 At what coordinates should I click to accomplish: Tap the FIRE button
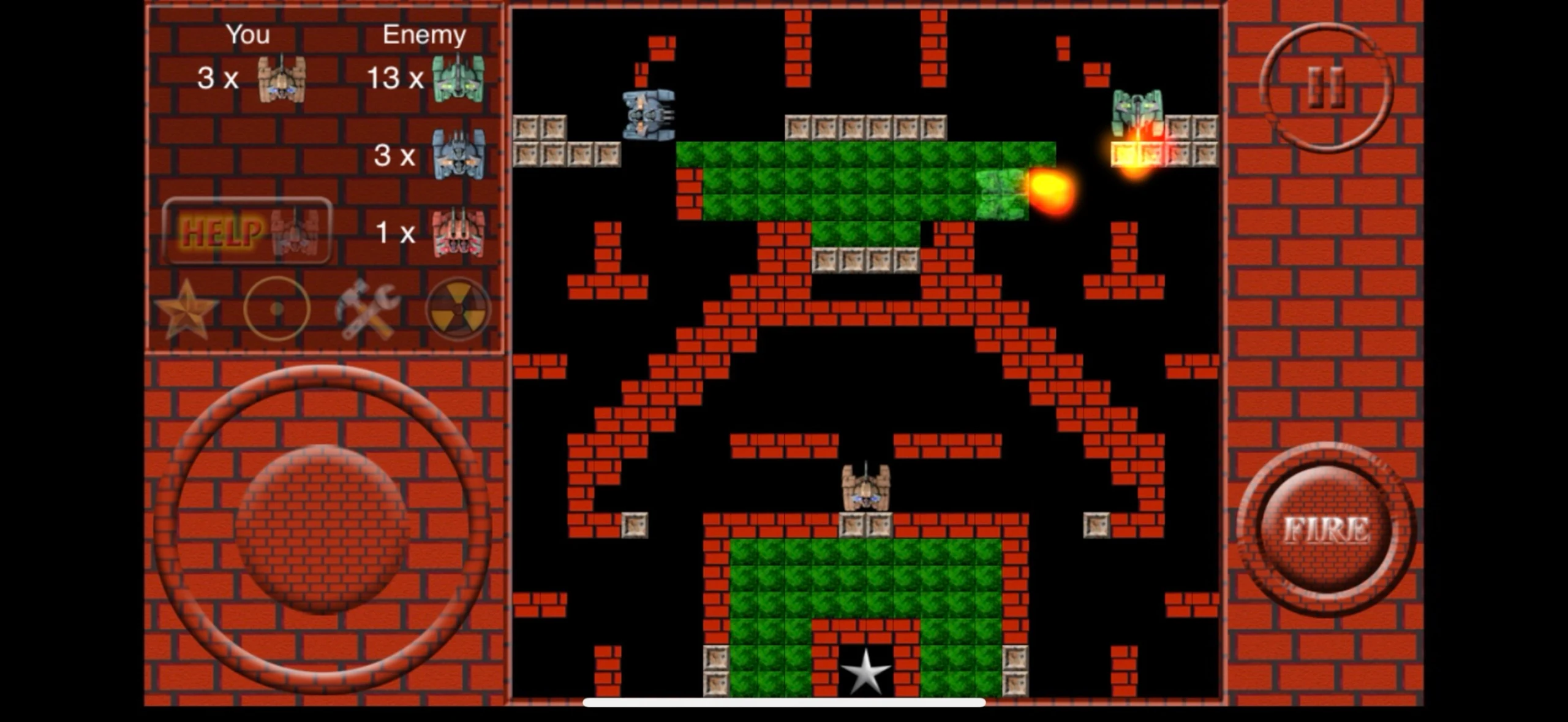click(x=1326, y=530)
